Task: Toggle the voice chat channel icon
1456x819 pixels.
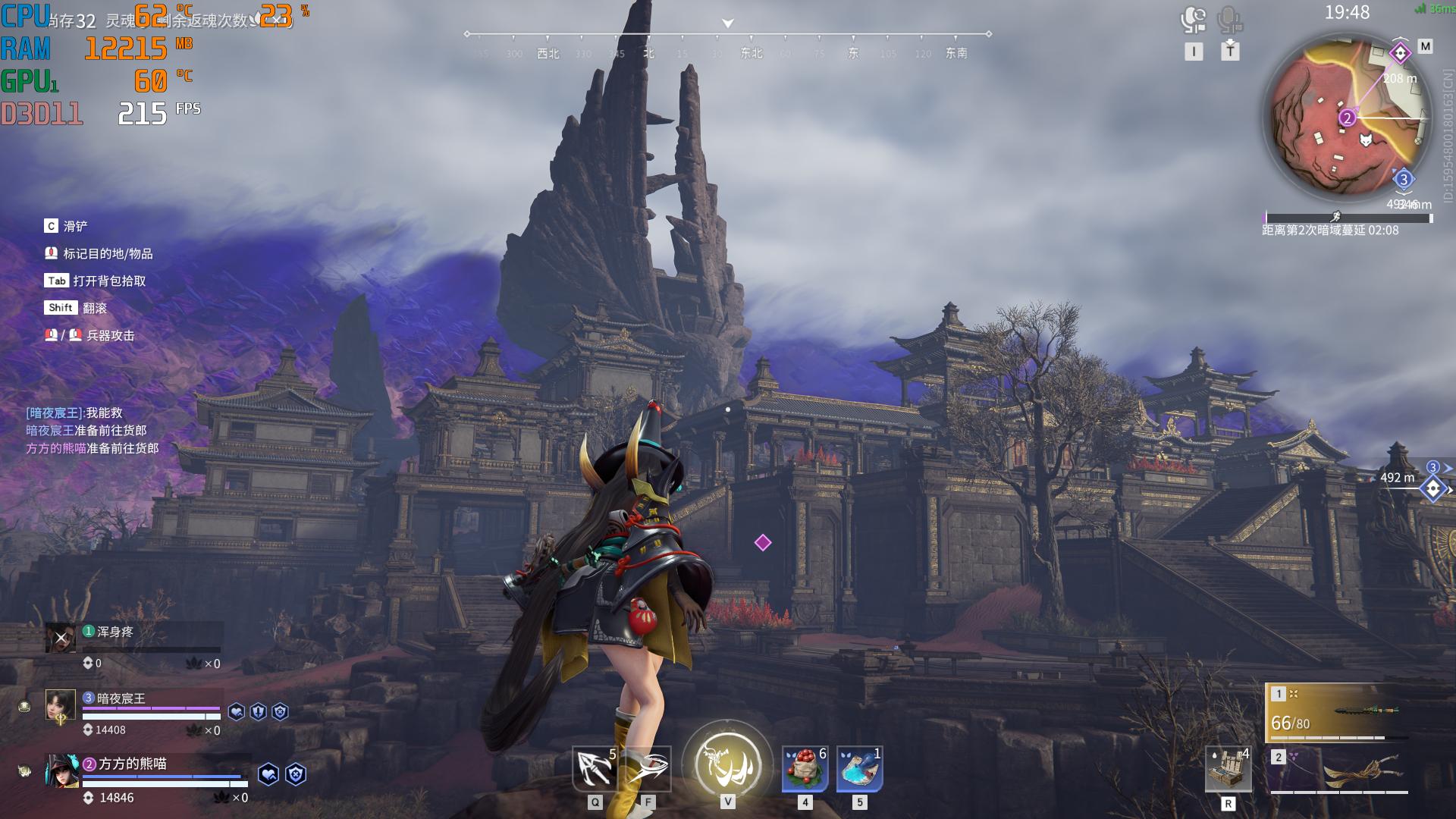Action: click(1194, 20)
